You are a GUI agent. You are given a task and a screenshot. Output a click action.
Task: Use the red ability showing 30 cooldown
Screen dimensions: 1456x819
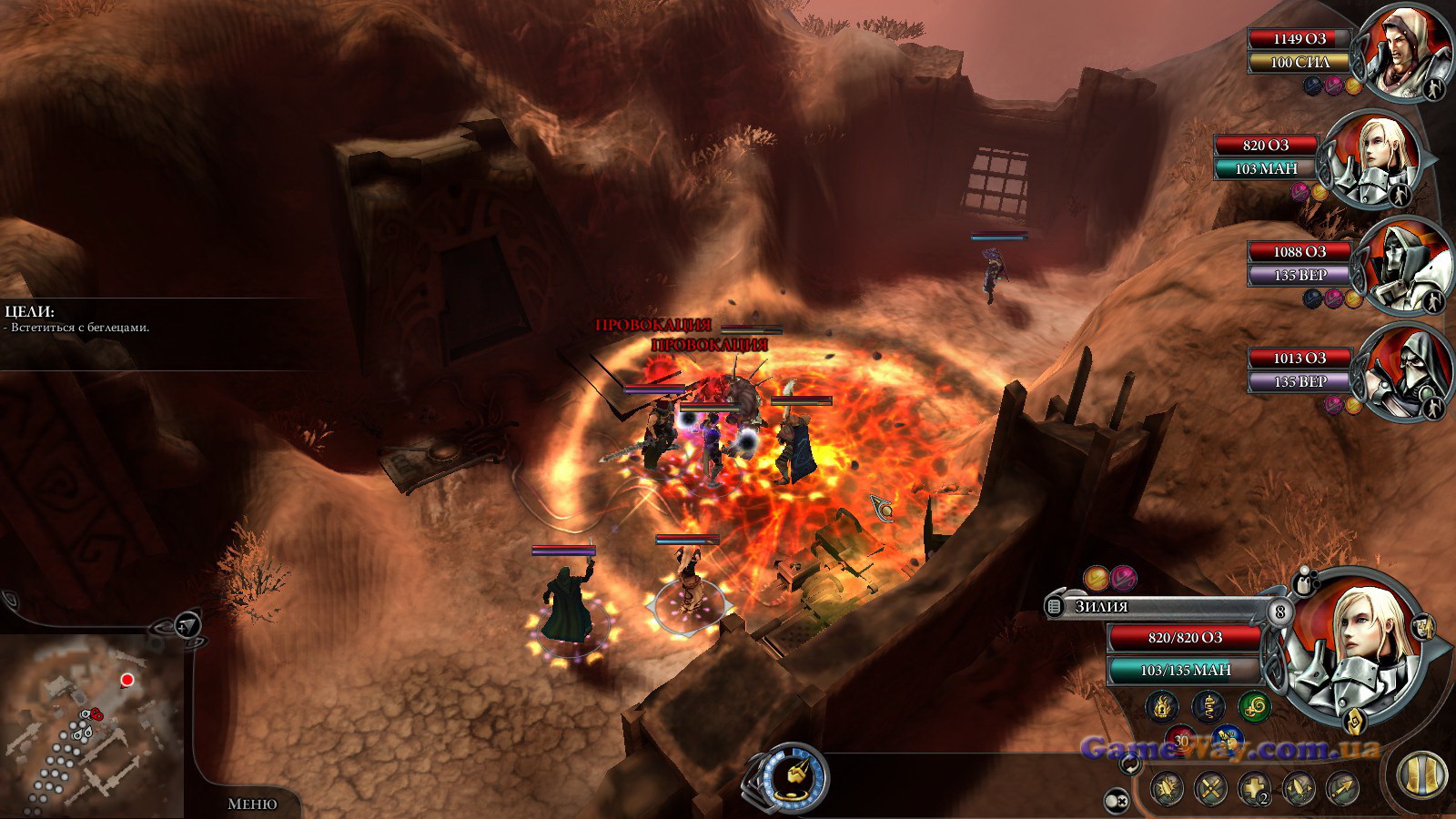pos(1181,739)
